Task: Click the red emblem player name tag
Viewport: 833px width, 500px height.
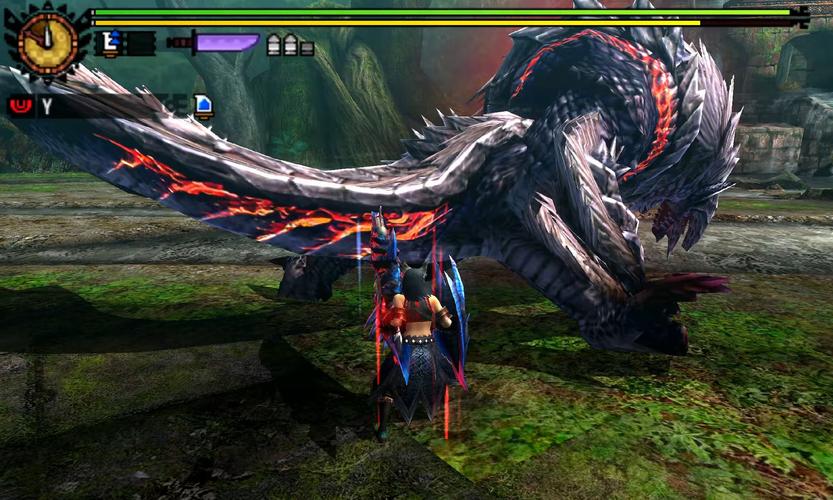Action: [x=20, y=106]
